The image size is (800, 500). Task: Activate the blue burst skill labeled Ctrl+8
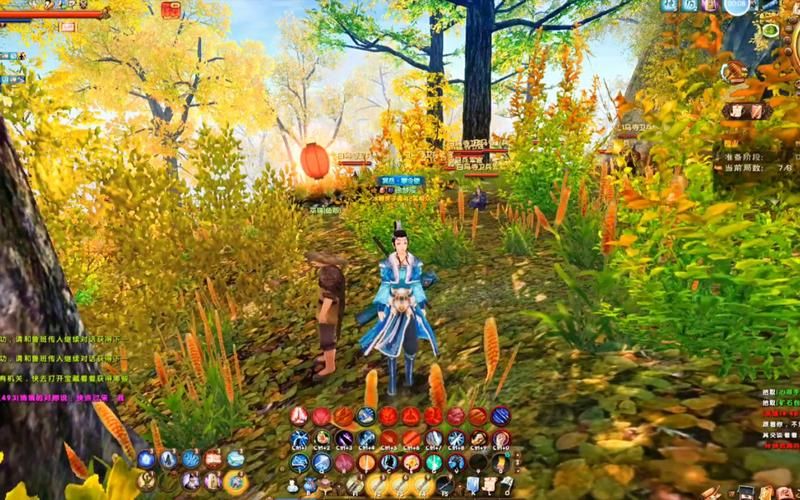(x=456, y=439)
